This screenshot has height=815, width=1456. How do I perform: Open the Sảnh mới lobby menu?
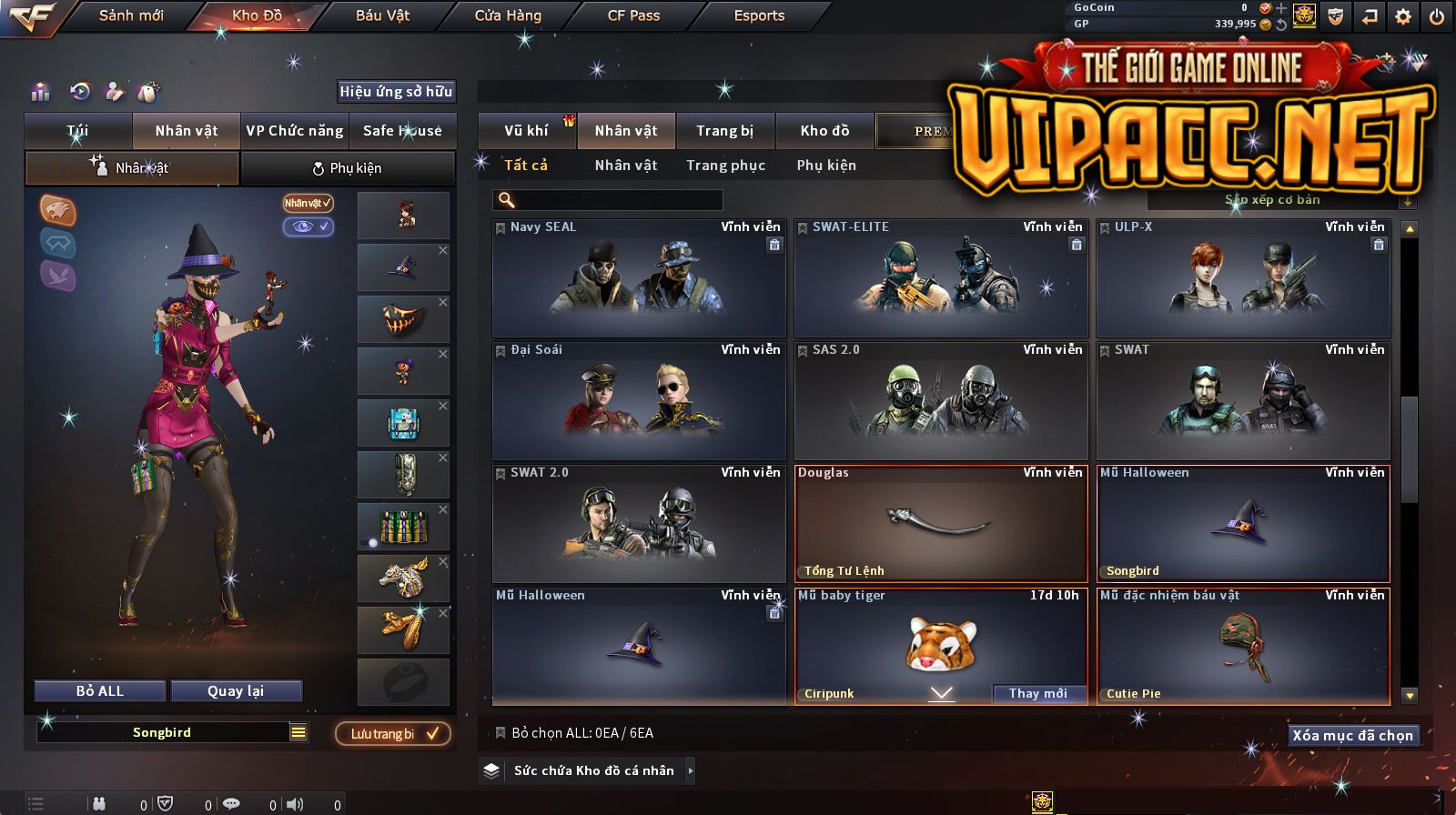pos(131,15)
